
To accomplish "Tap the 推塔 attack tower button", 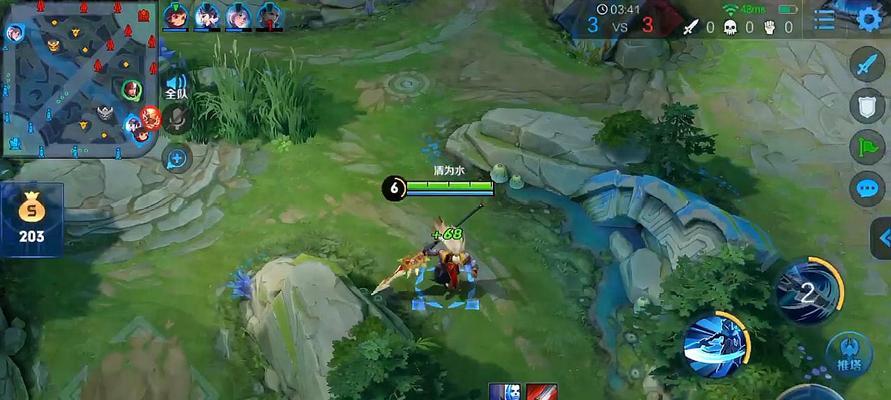I will (848, 352).
